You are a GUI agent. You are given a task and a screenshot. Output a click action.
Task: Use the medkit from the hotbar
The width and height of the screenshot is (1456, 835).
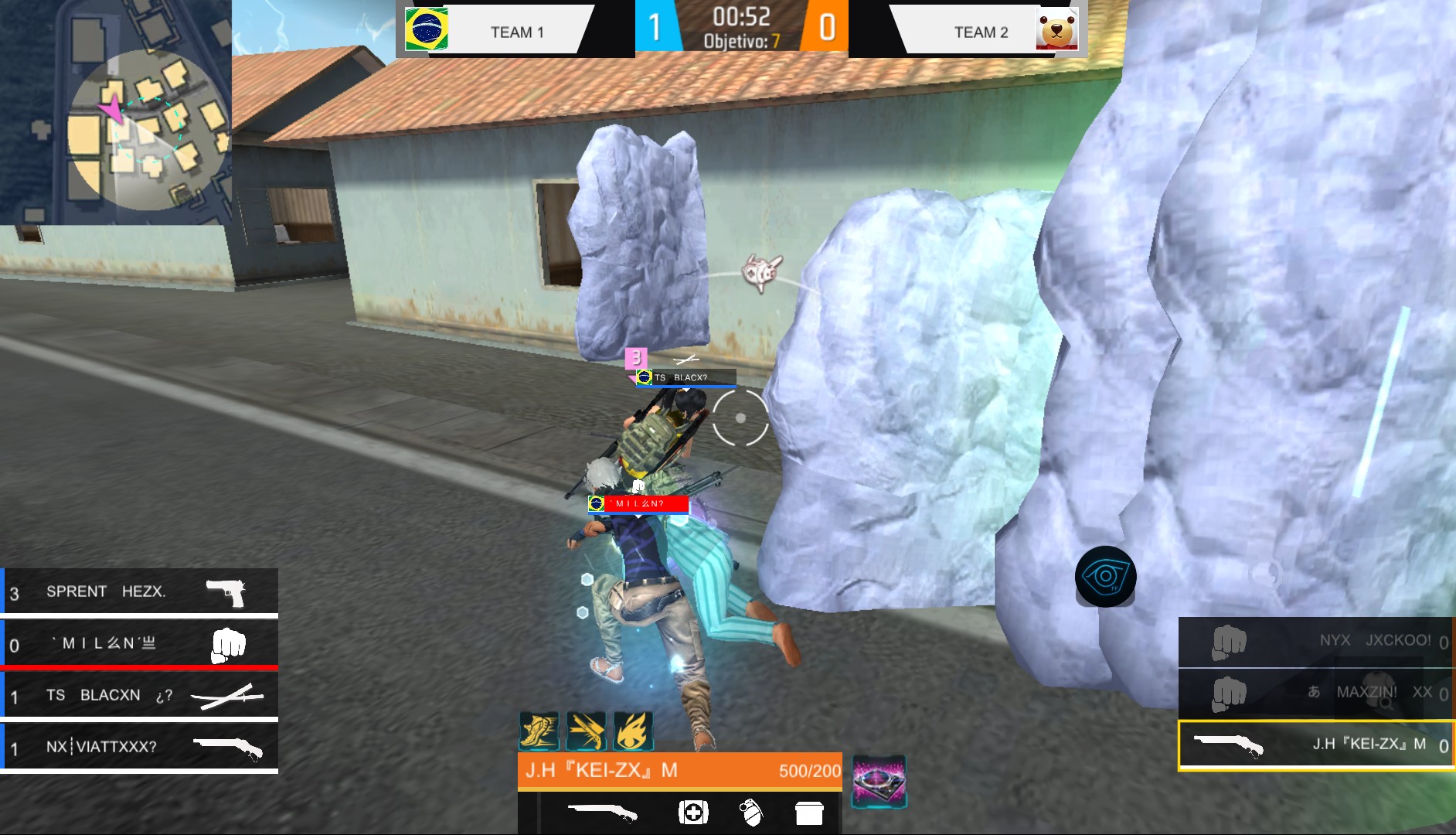coord(695,813)
